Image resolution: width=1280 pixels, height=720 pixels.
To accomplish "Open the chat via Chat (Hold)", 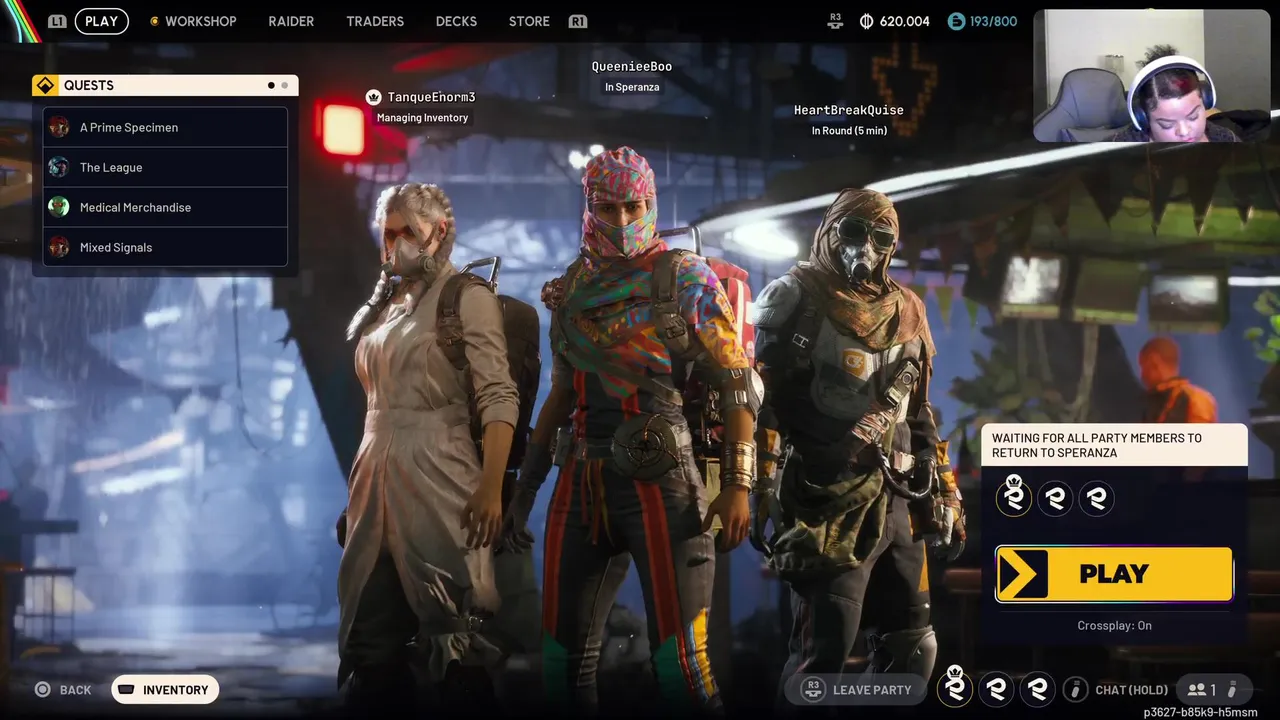I will (1118, 690).
